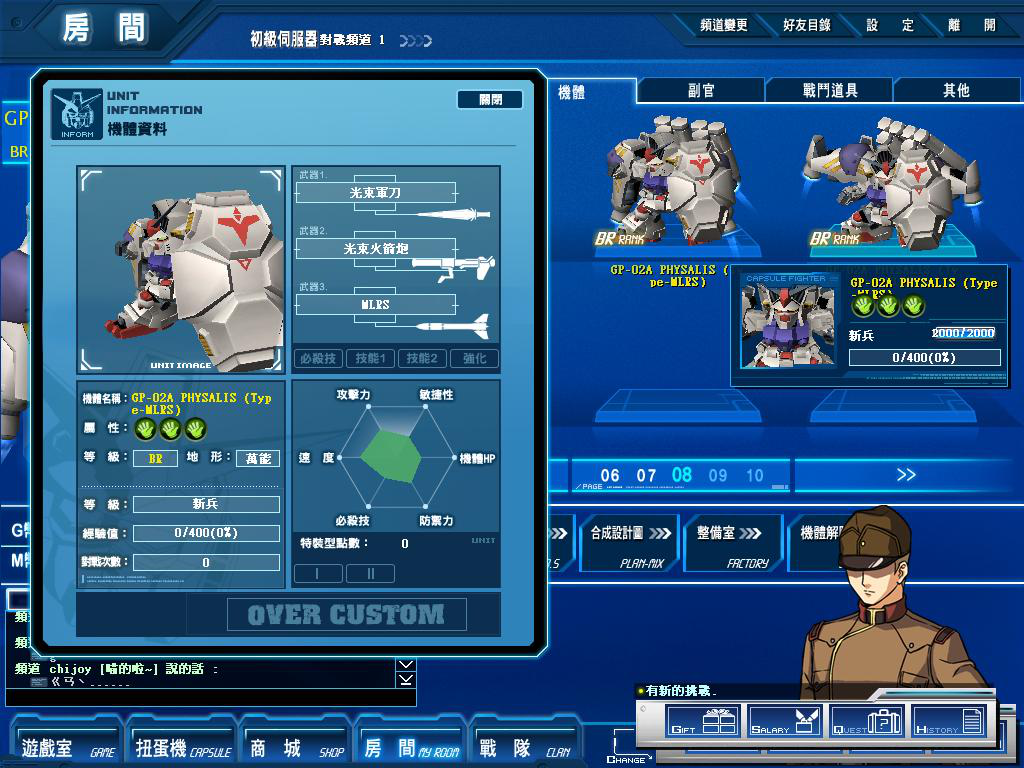Switch to the 副官 tab

click(702, 90)
